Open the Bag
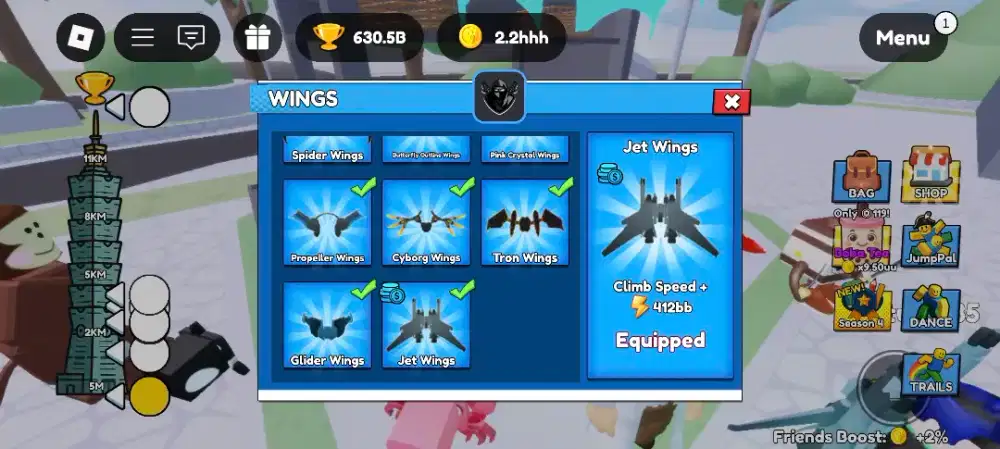1000x449 pixels. click(860, 178)
